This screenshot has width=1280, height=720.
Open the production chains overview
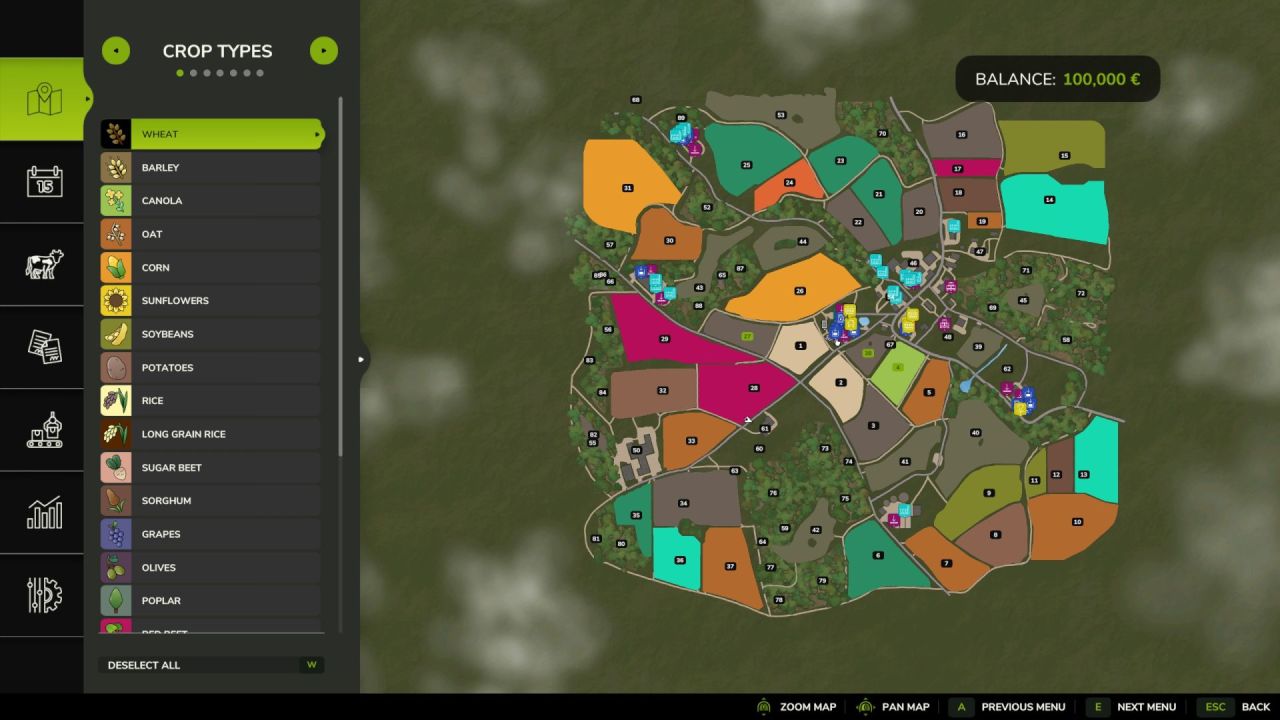point(42,430)
